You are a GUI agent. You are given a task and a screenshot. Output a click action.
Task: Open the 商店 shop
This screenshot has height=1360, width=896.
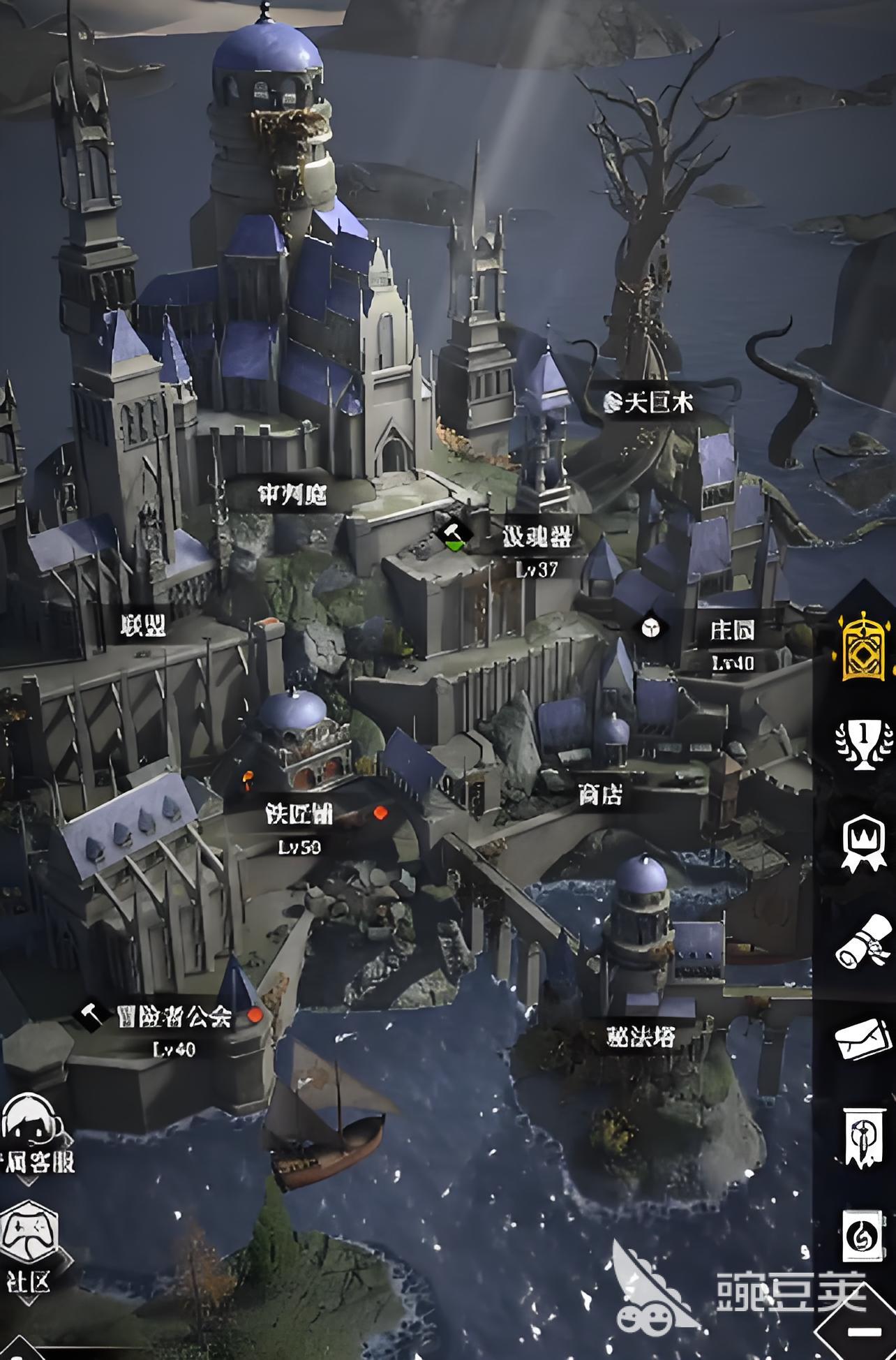(600, 794)
